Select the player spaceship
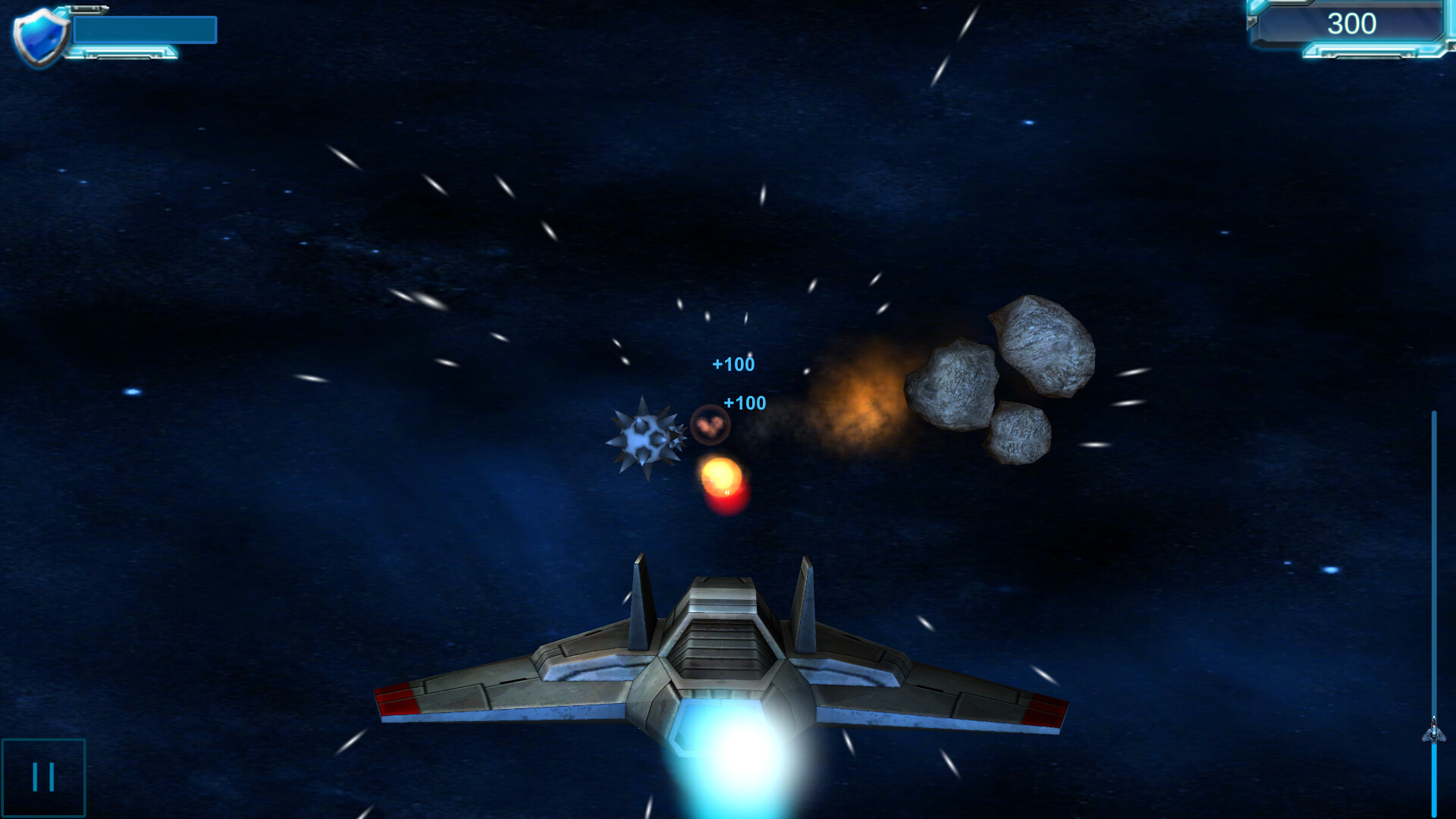1456x819 pixels. [x=713, y=660]
